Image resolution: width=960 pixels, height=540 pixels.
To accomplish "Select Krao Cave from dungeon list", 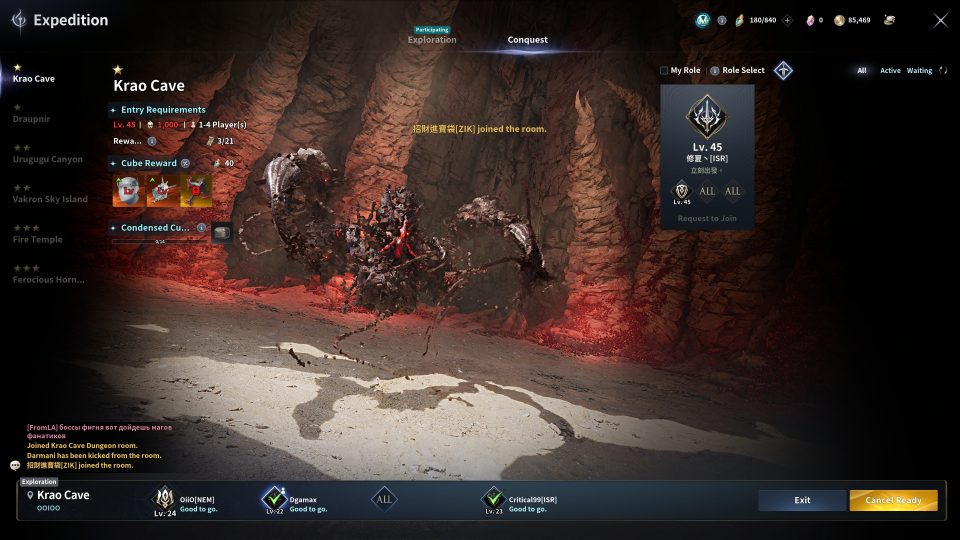I will coord(34,79).
